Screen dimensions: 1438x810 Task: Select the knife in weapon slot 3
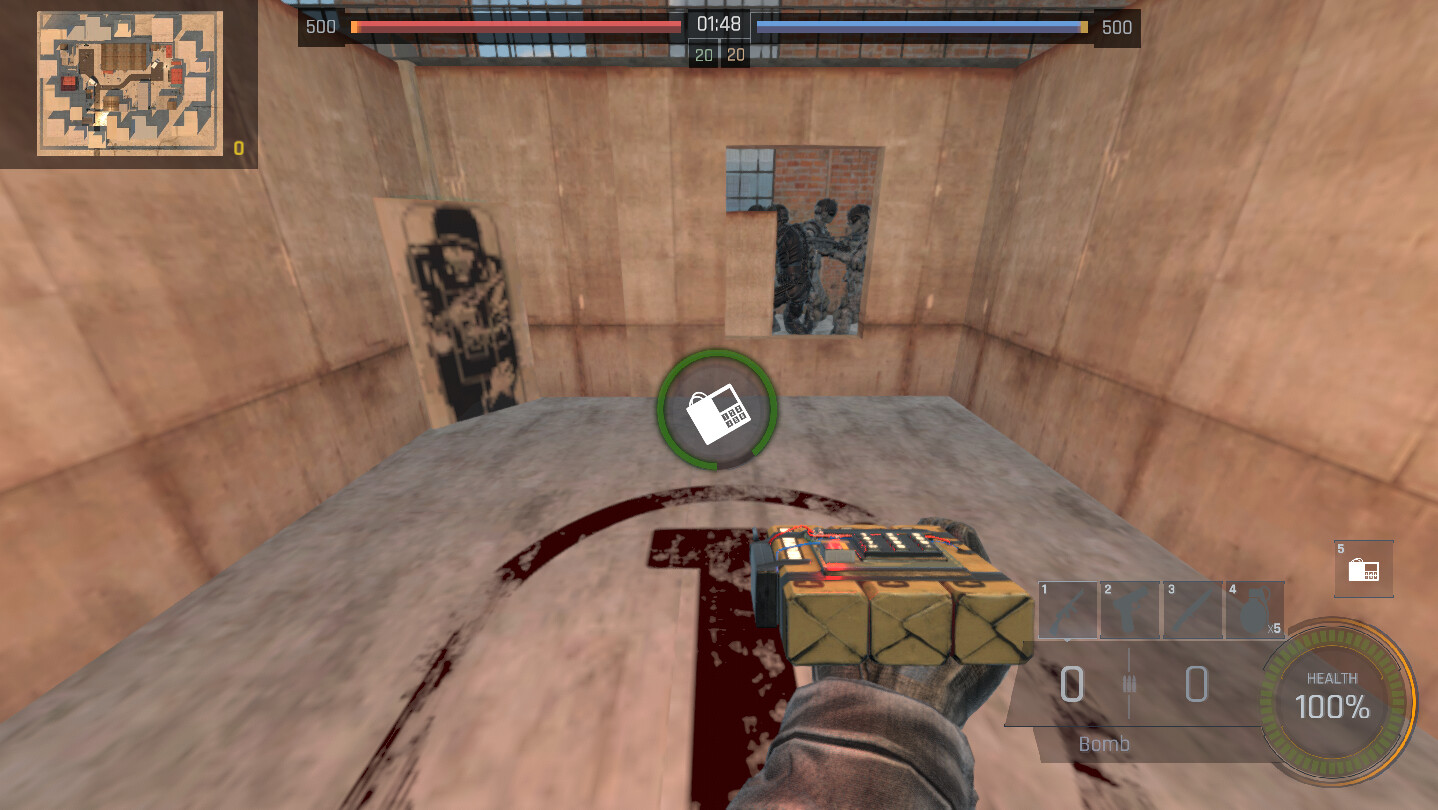point(1193,608)
